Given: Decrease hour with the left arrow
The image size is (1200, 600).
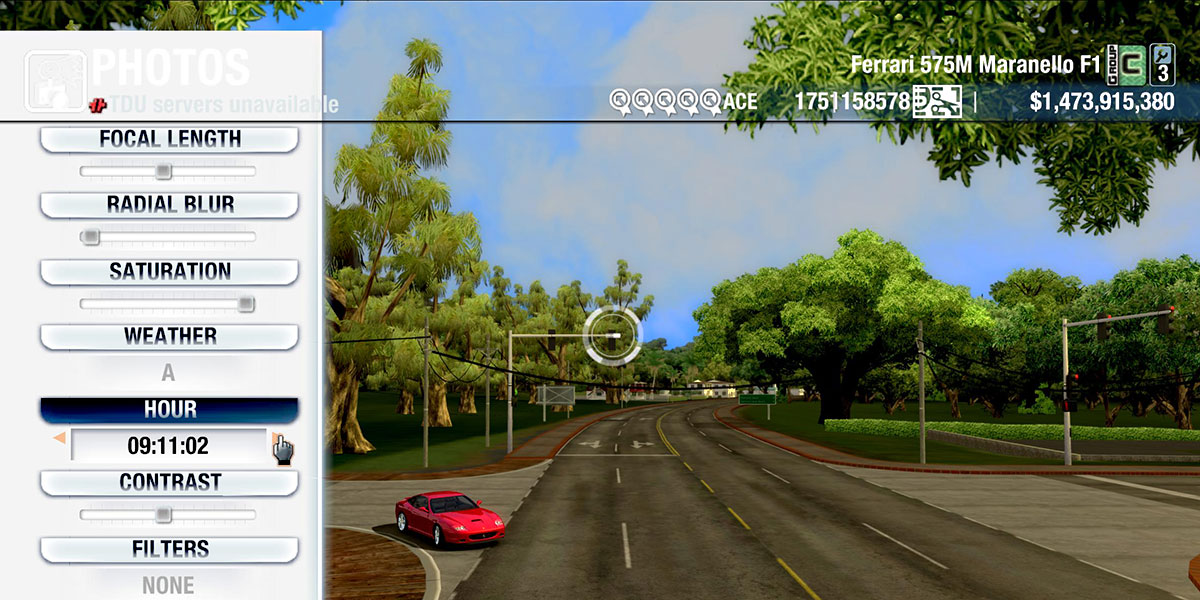Looking at the screenshot, I should (59, 438).
